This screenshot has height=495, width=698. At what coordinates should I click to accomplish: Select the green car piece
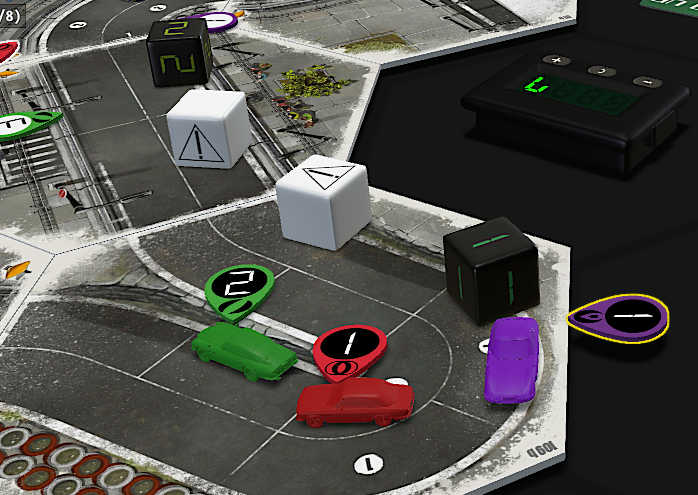(243, 350)
